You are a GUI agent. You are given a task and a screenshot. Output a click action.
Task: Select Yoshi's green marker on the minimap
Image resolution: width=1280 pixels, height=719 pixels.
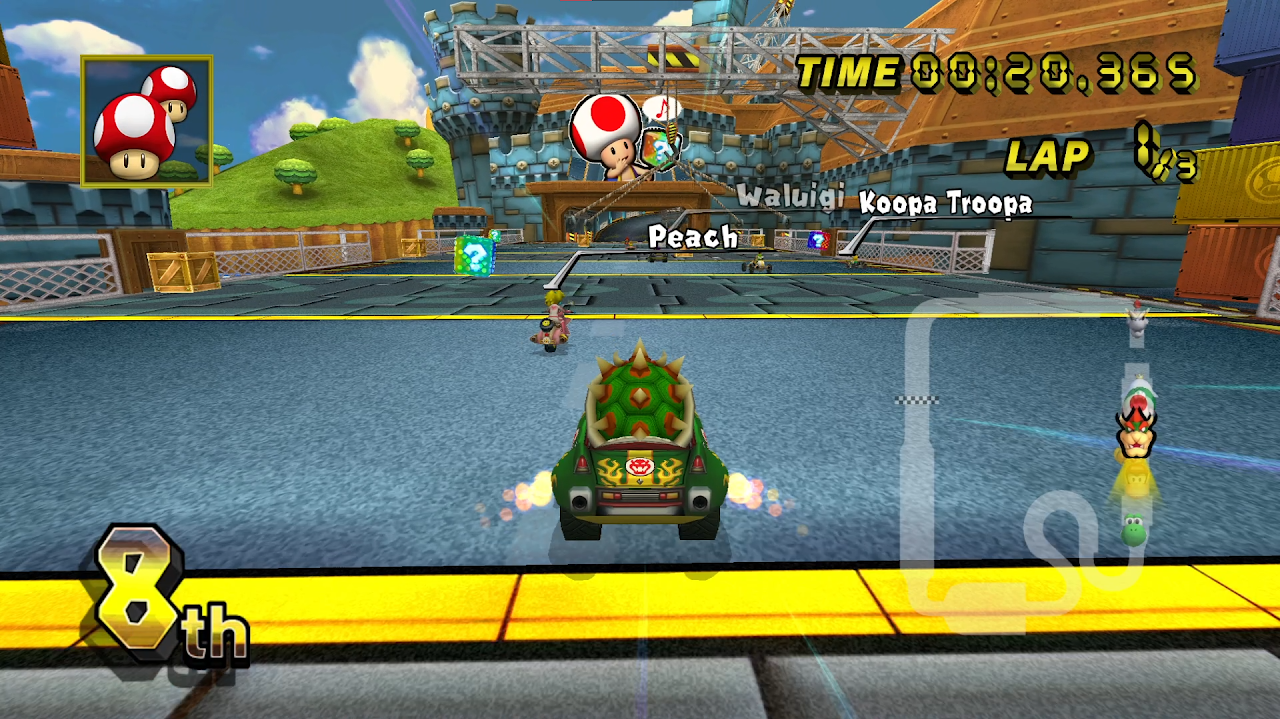(x=1133, y=530)
